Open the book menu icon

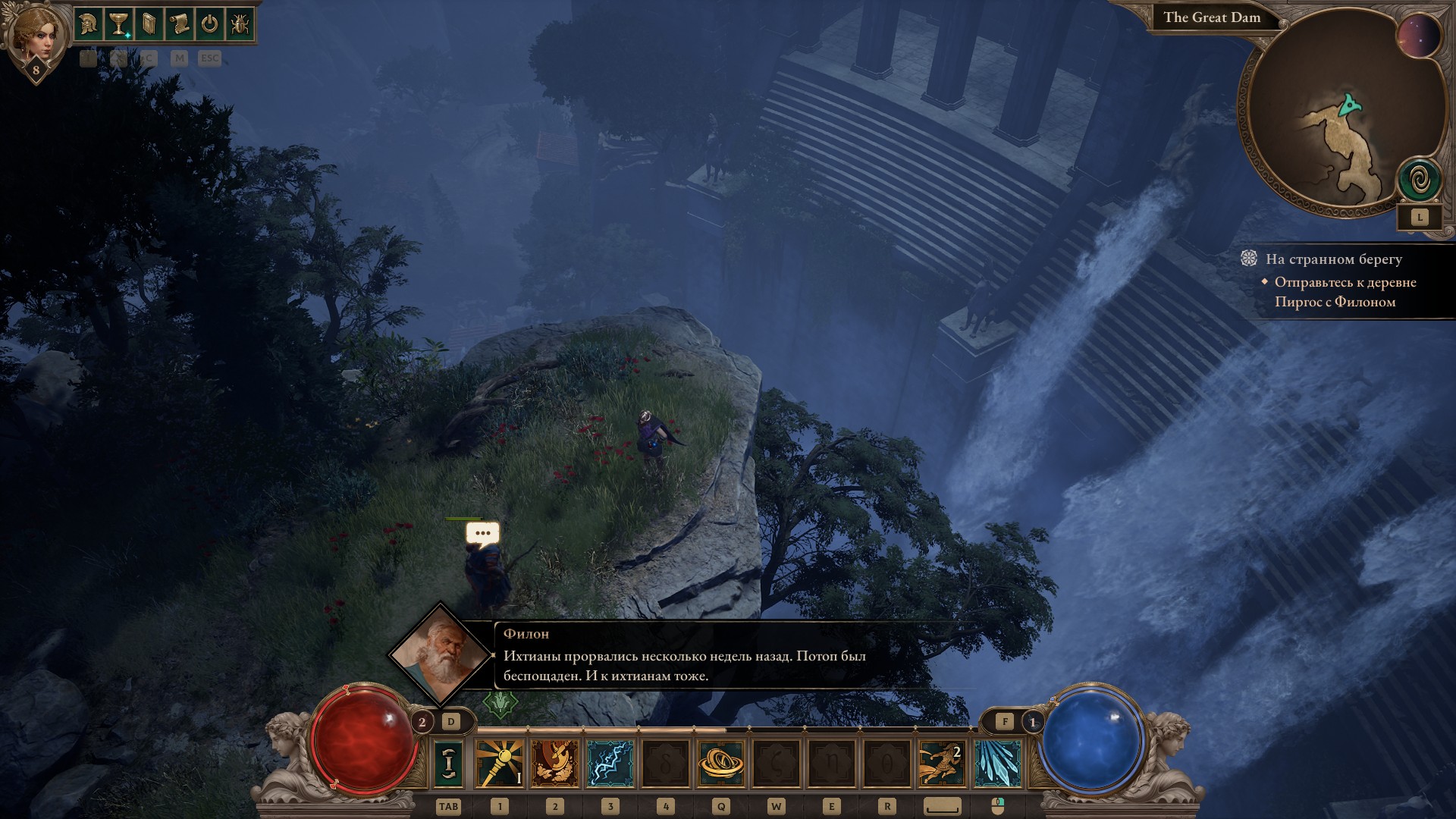click(x=149, y=25)
